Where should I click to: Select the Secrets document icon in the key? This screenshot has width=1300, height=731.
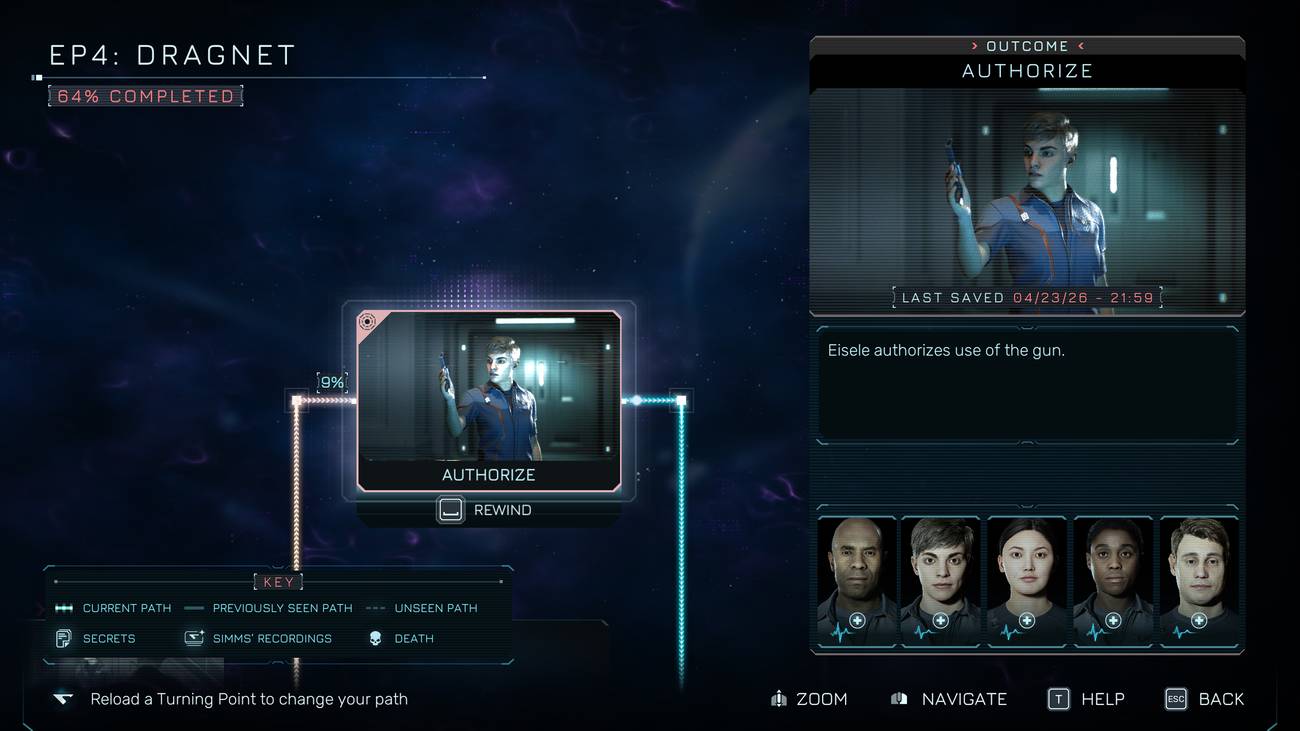click(x=63, y=638)
